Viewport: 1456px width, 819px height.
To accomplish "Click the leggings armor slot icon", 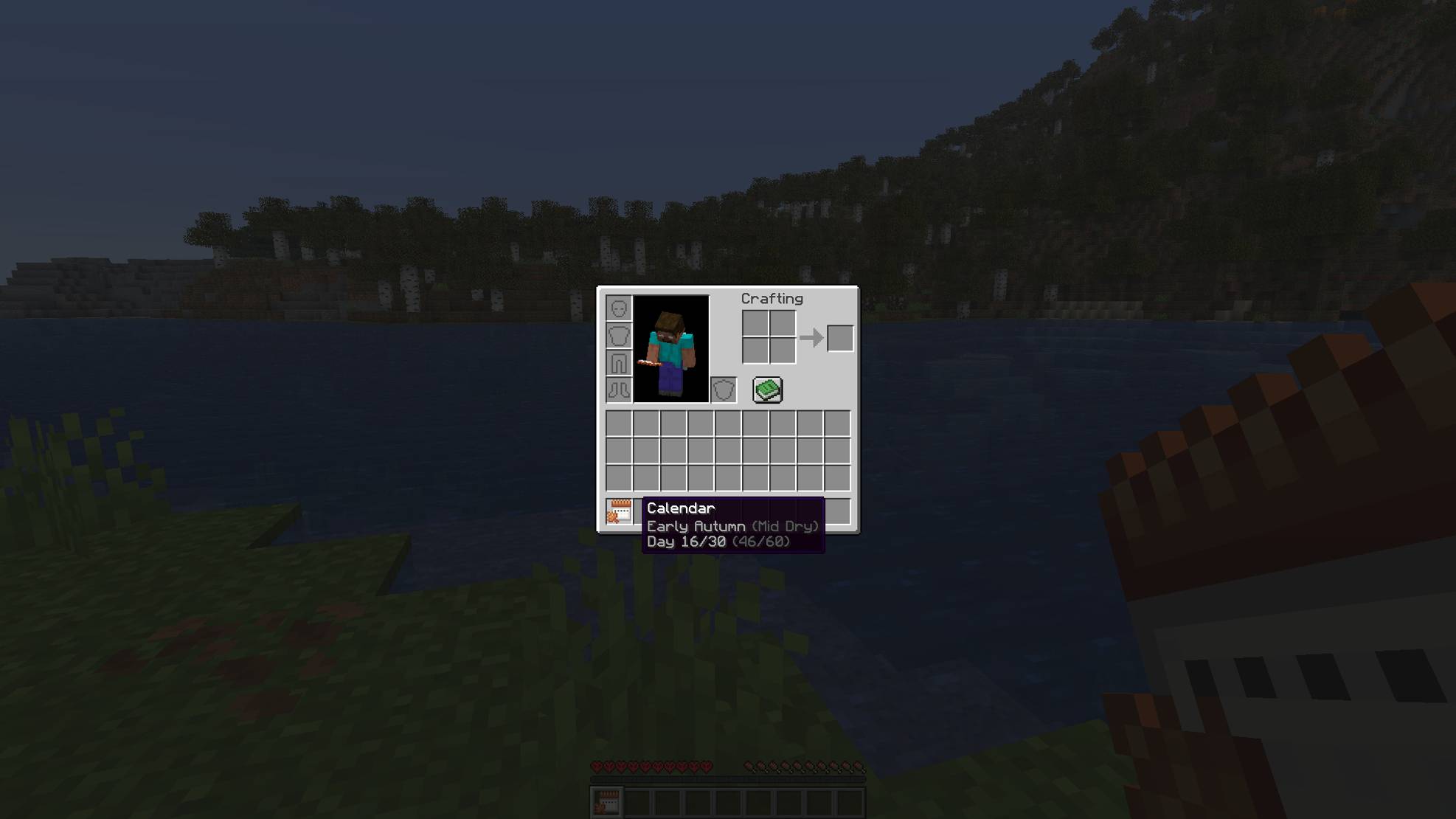I will point(619,362).
